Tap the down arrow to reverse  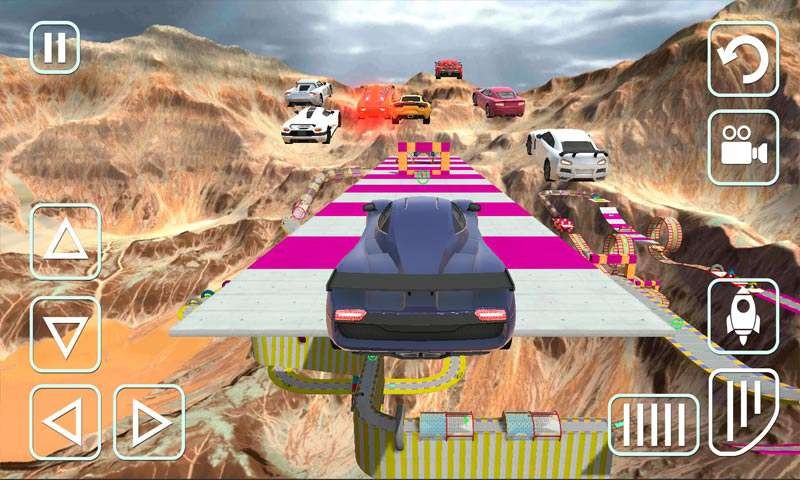(x=66, y=335)
